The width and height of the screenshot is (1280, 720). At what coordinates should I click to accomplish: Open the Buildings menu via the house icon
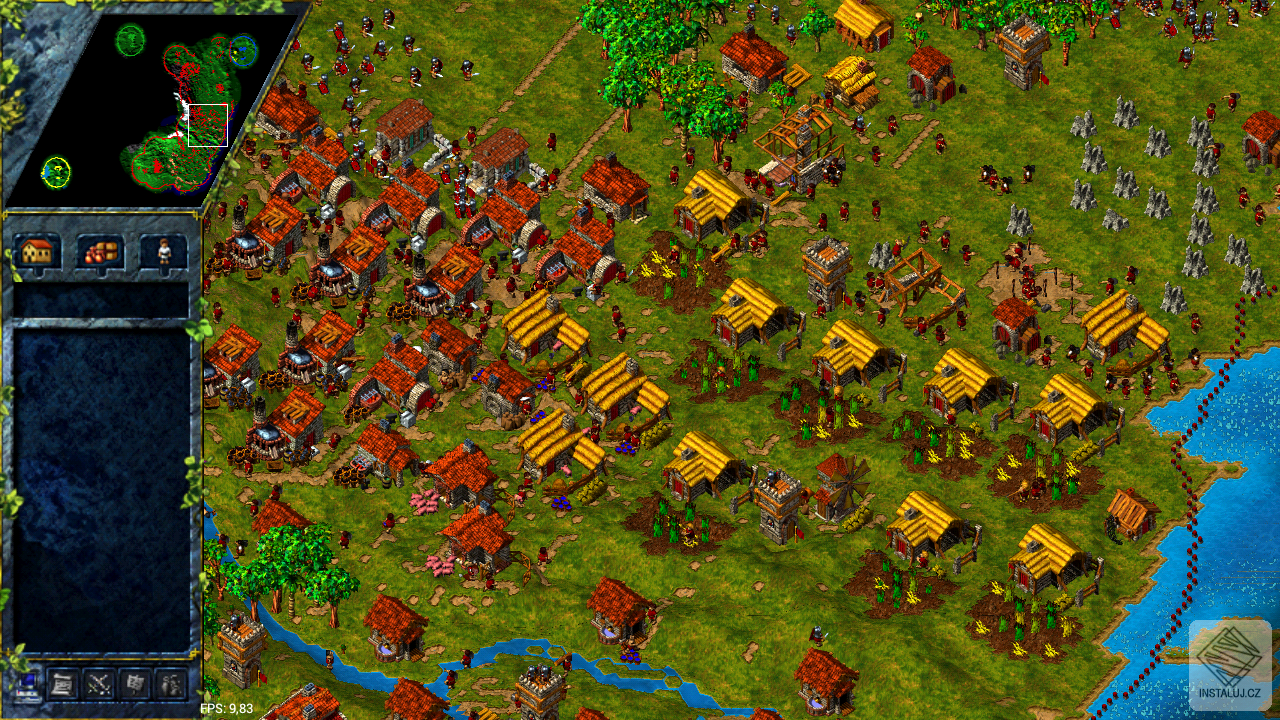[x=38, y=255]
